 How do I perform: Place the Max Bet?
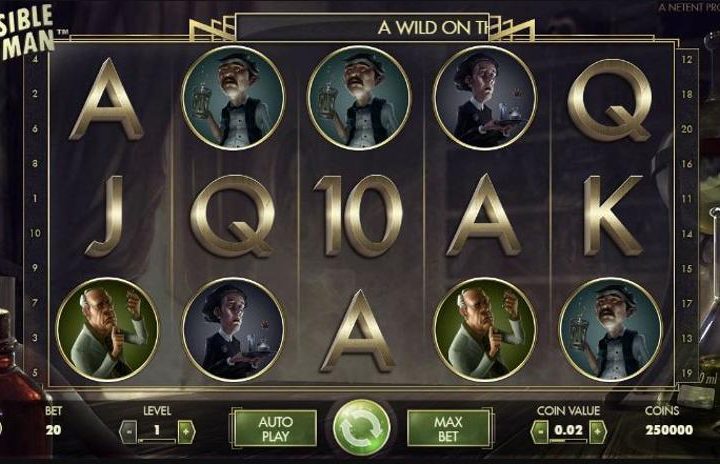[448, 429]
